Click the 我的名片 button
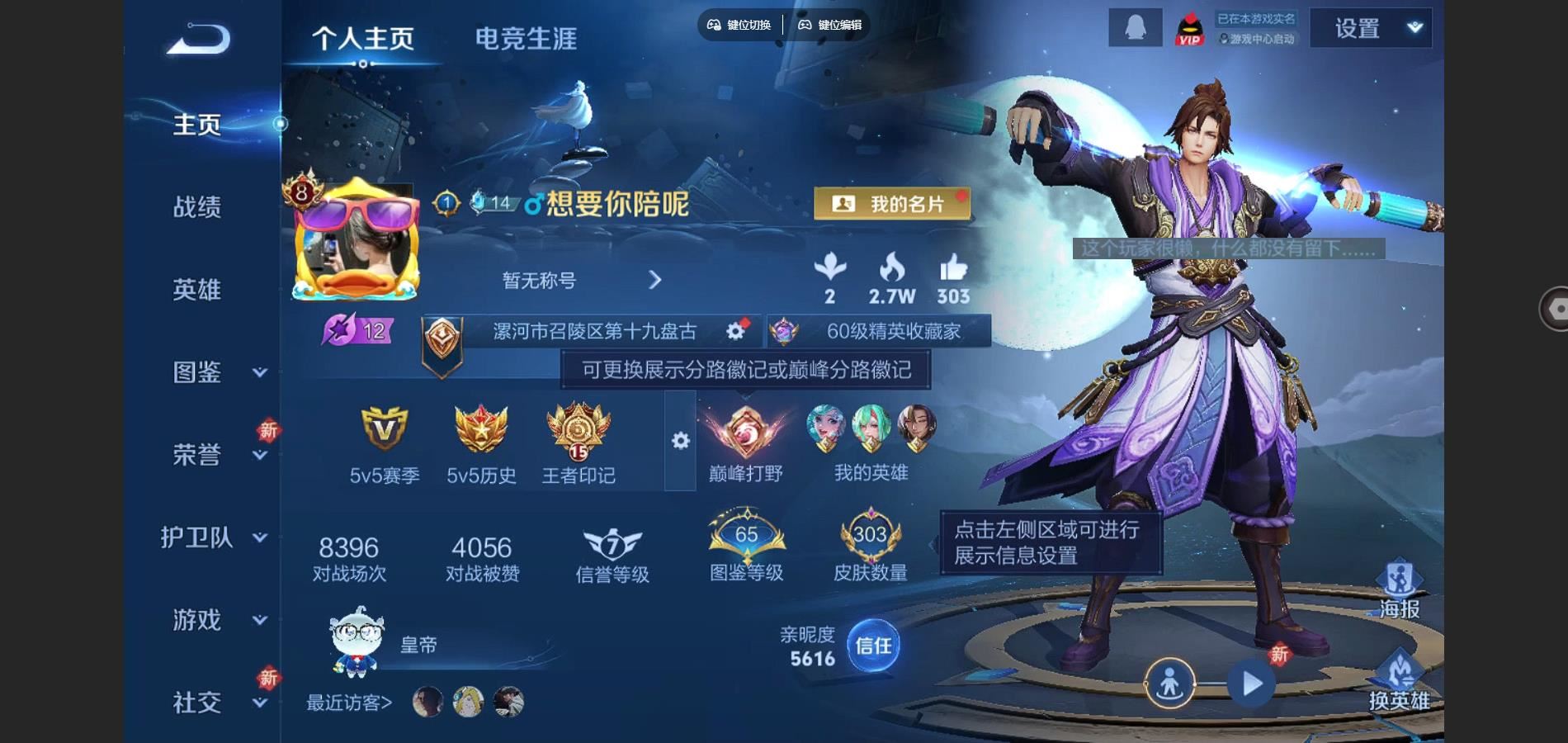The width and height of the screenshot is (1568, 743). point(892,203)
